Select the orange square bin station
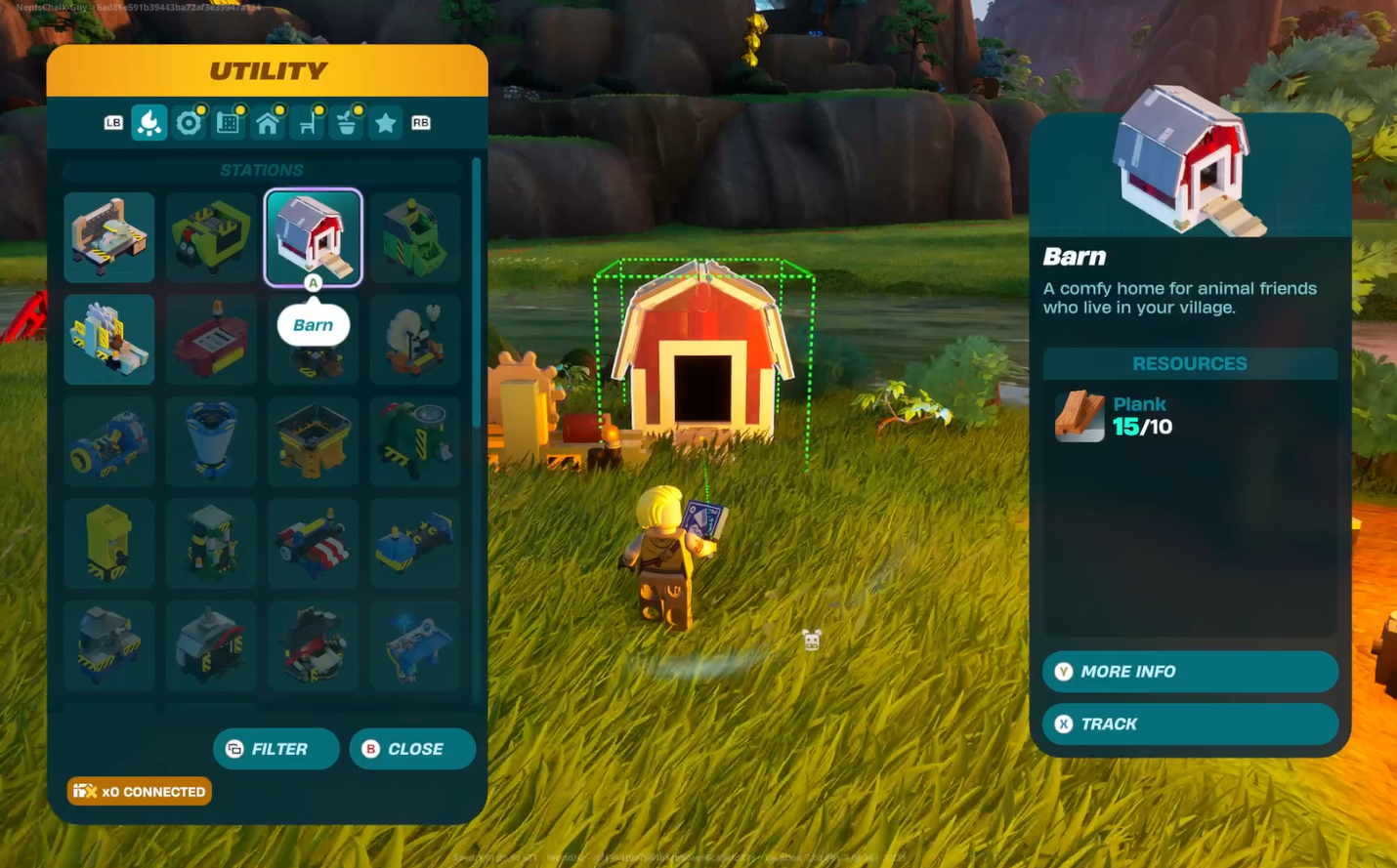This screenshot has height=868, width=1397. tap(313, 441)
